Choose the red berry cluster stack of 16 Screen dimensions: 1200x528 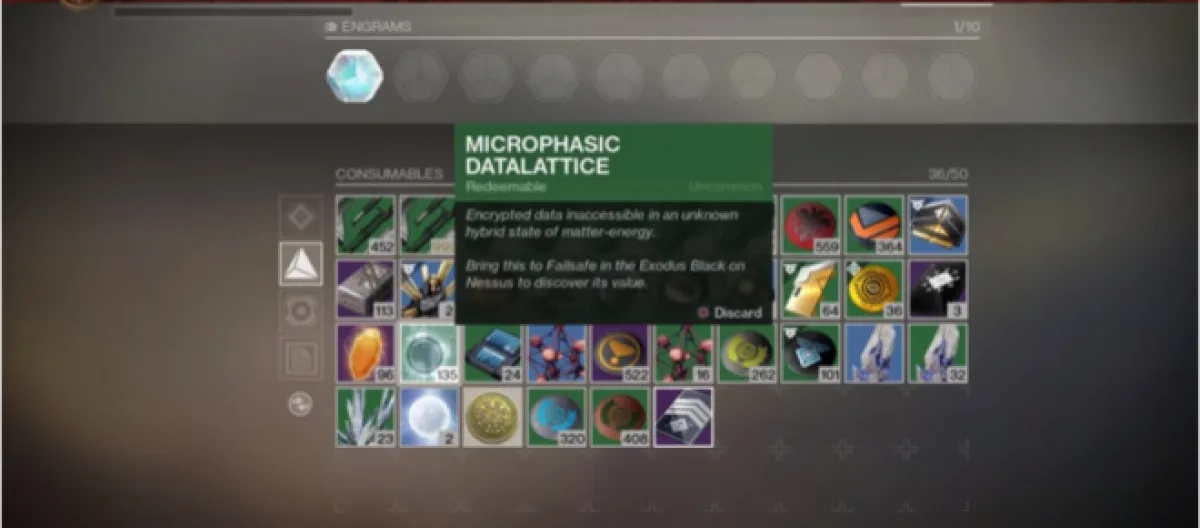[683, 353]
